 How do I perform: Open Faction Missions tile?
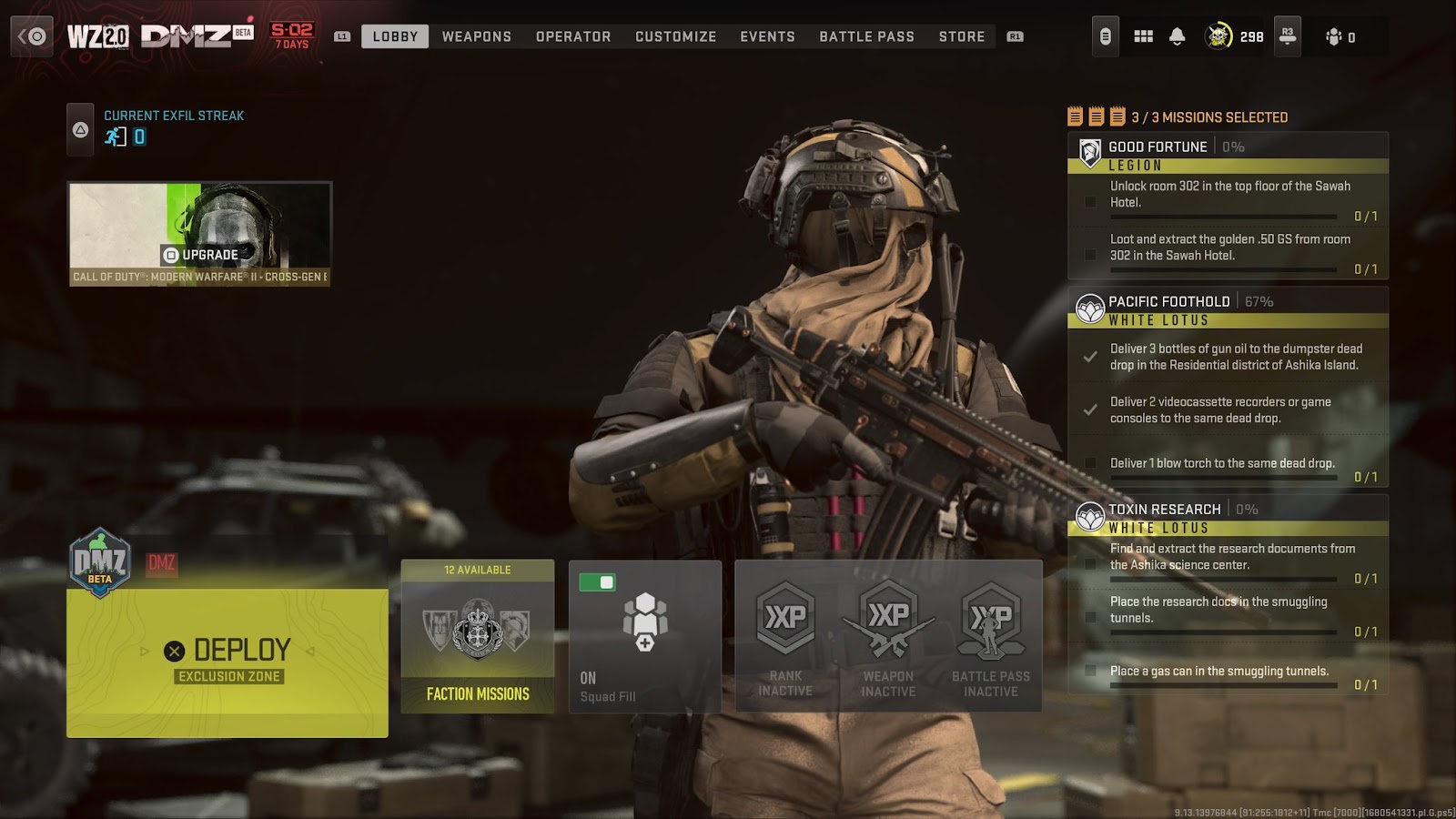point(478,636)
